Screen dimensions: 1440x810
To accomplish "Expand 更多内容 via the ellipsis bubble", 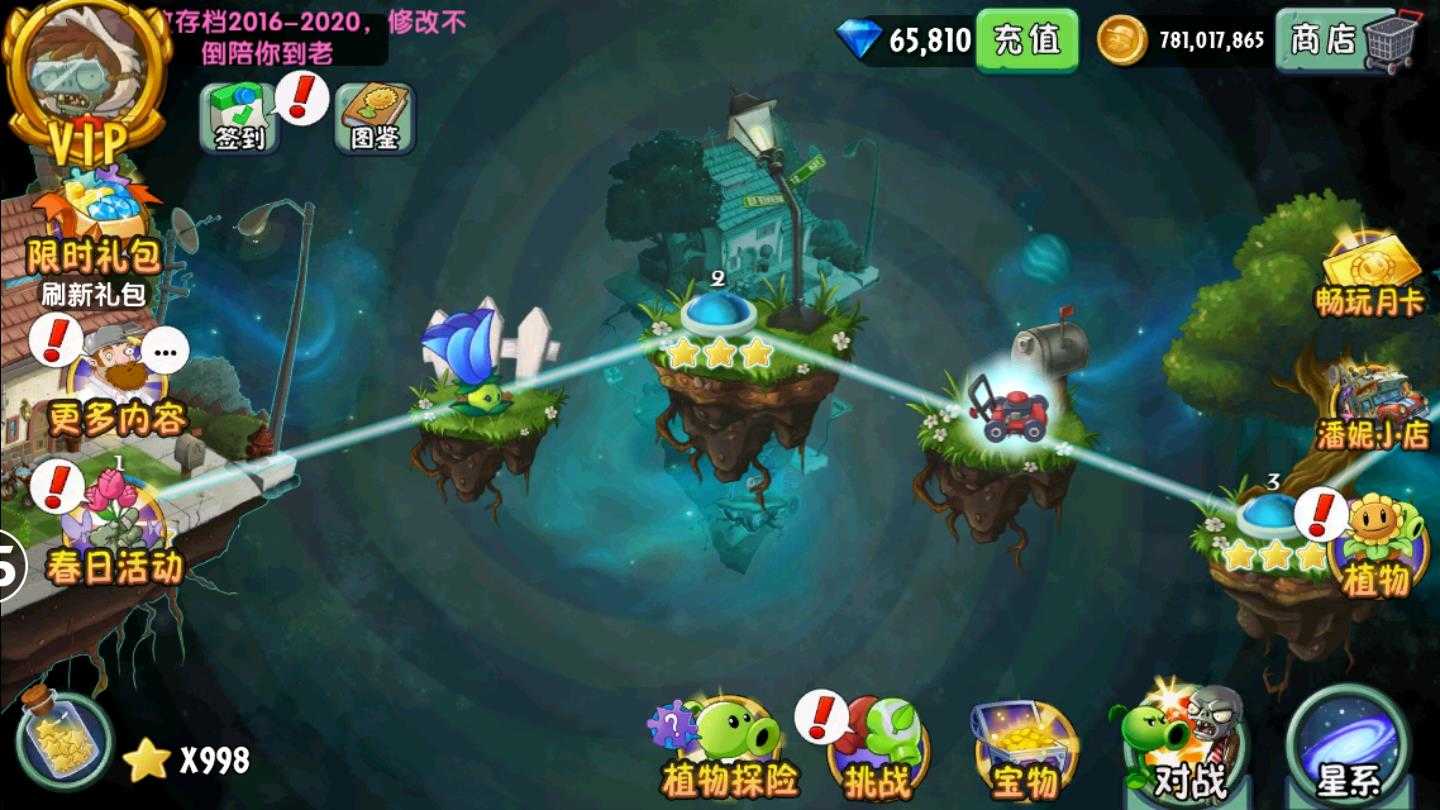I will coord(163,350).
